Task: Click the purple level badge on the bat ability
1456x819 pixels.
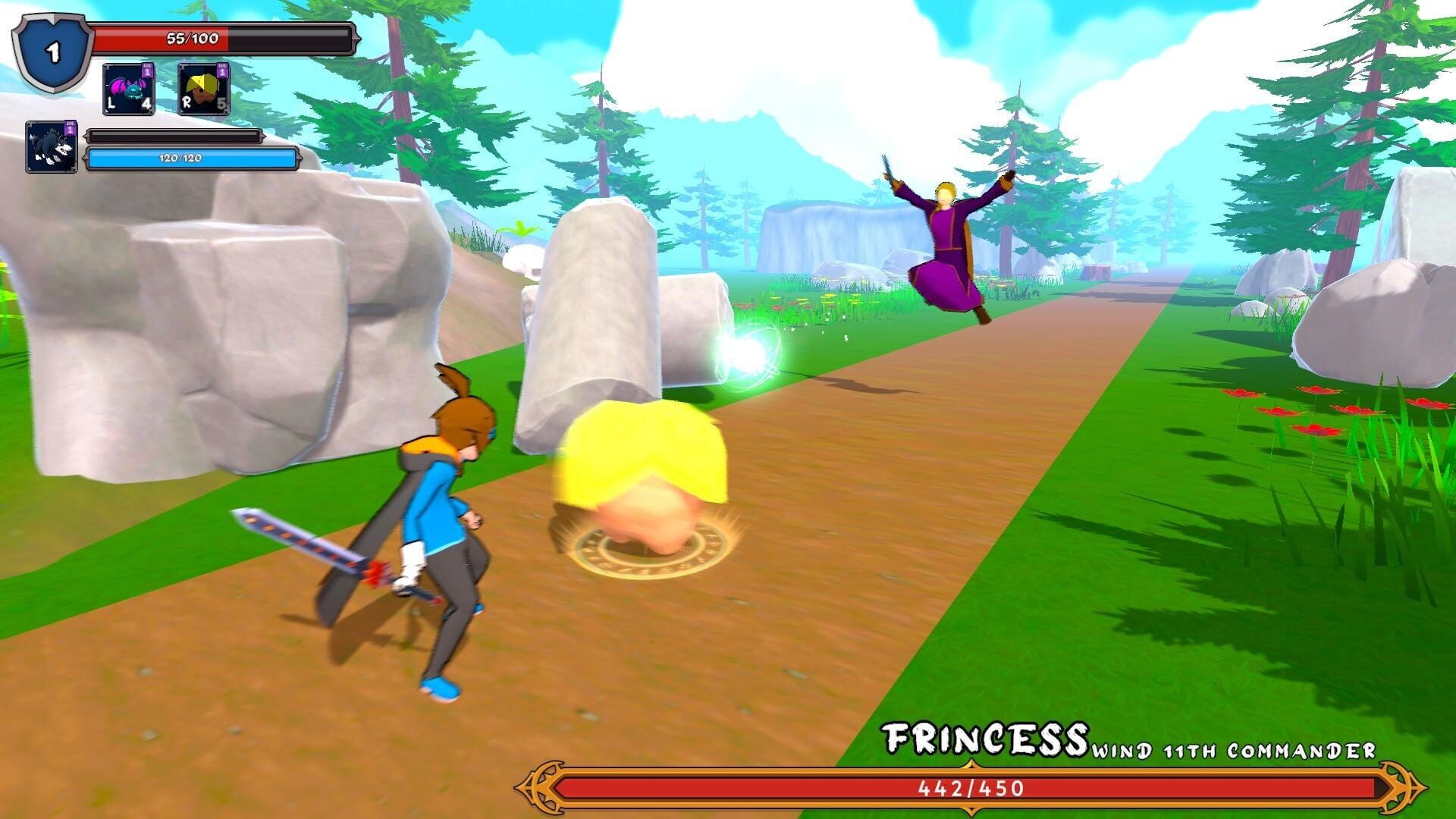Action: [x=146, y=70]
